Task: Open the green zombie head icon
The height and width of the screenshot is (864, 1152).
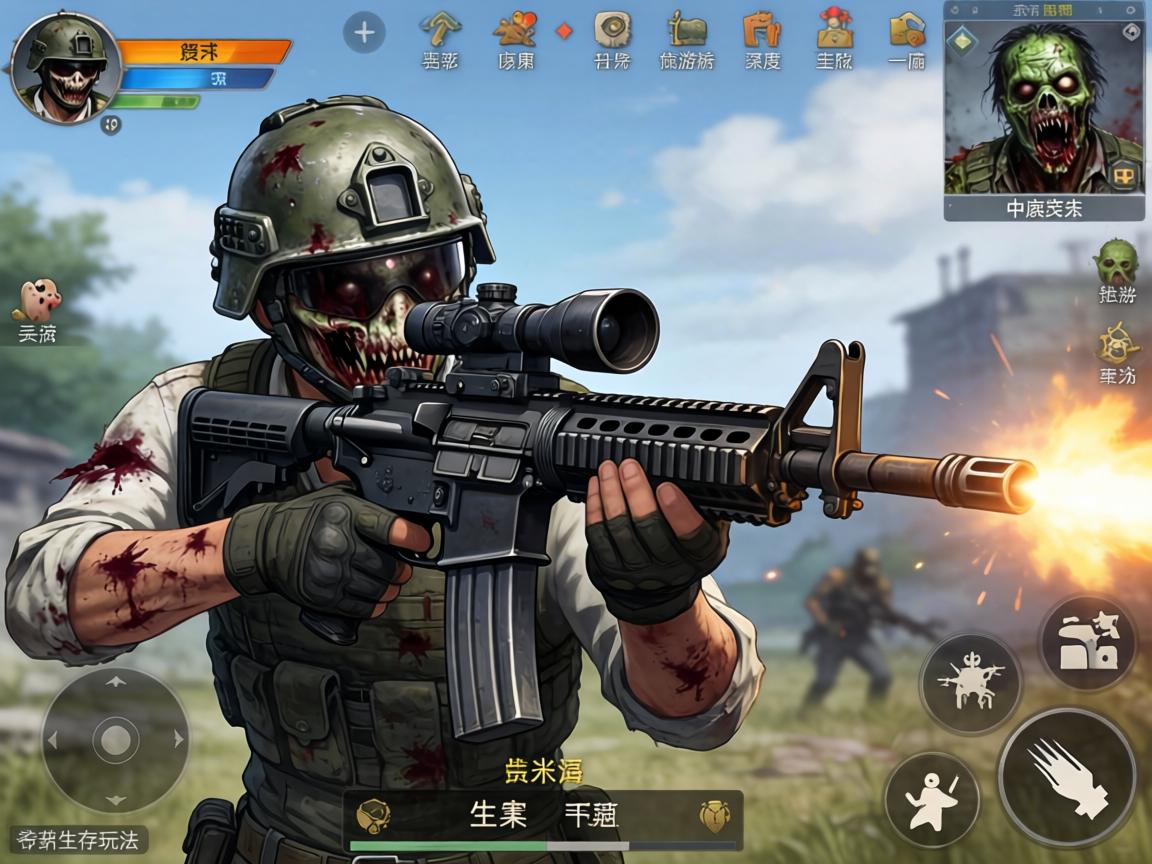Action: tap(1116, 262)
